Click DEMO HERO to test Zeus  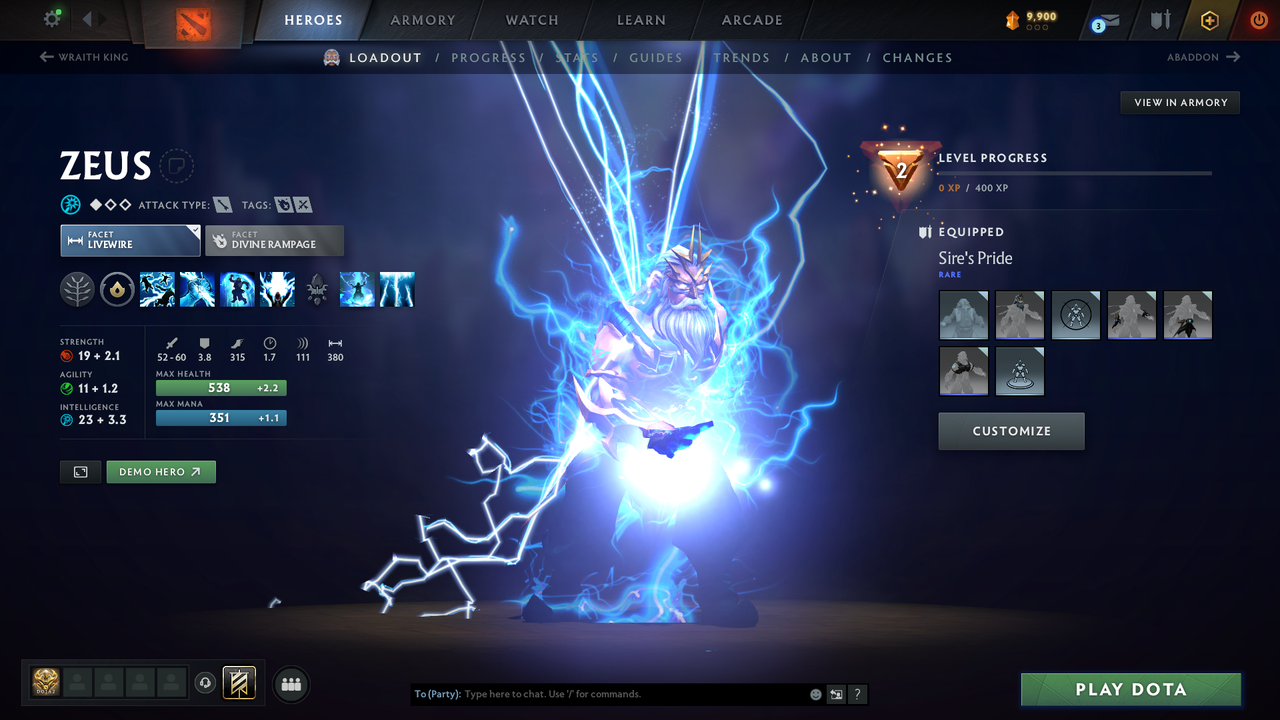pos(160,471)
